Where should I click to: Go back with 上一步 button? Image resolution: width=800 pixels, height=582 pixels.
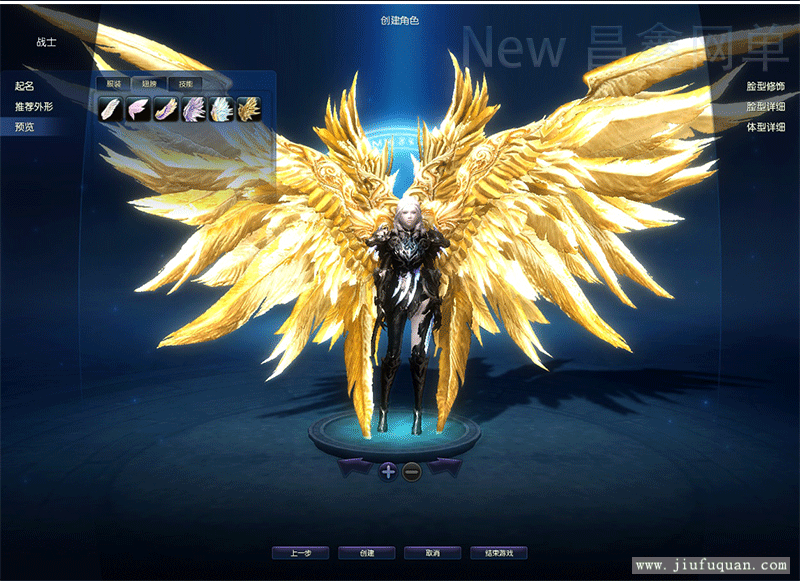point(301,553)
